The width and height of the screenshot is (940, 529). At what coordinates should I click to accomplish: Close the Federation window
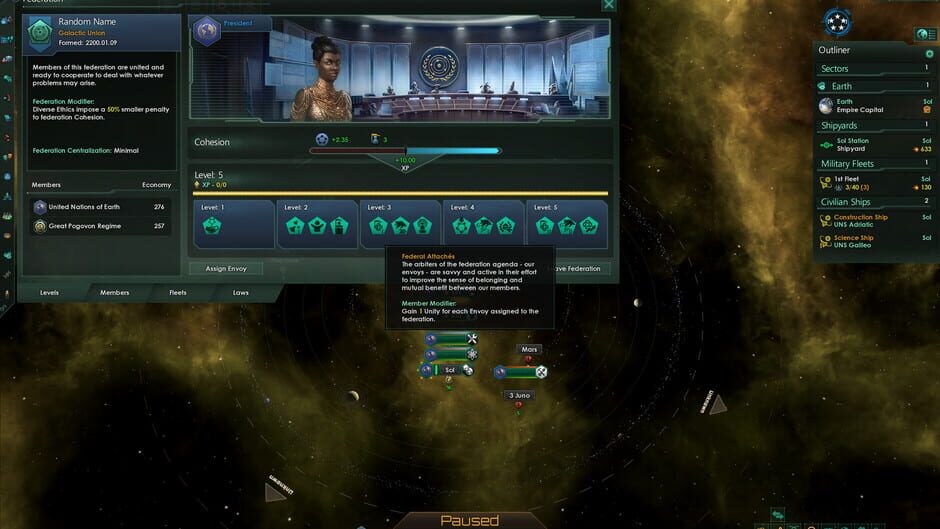pyautogui.click(x=608, y=5)
